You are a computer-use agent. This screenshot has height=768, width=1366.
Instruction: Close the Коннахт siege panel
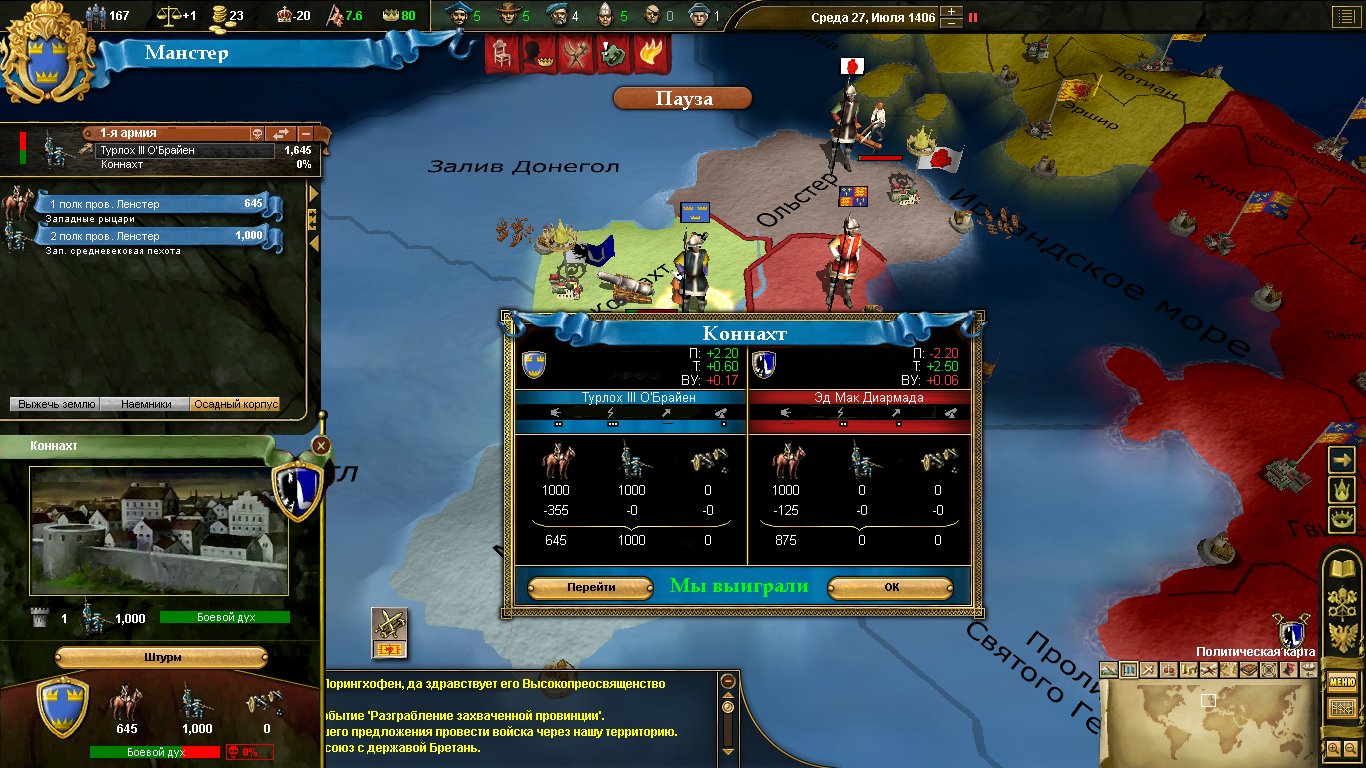(321, 446)
